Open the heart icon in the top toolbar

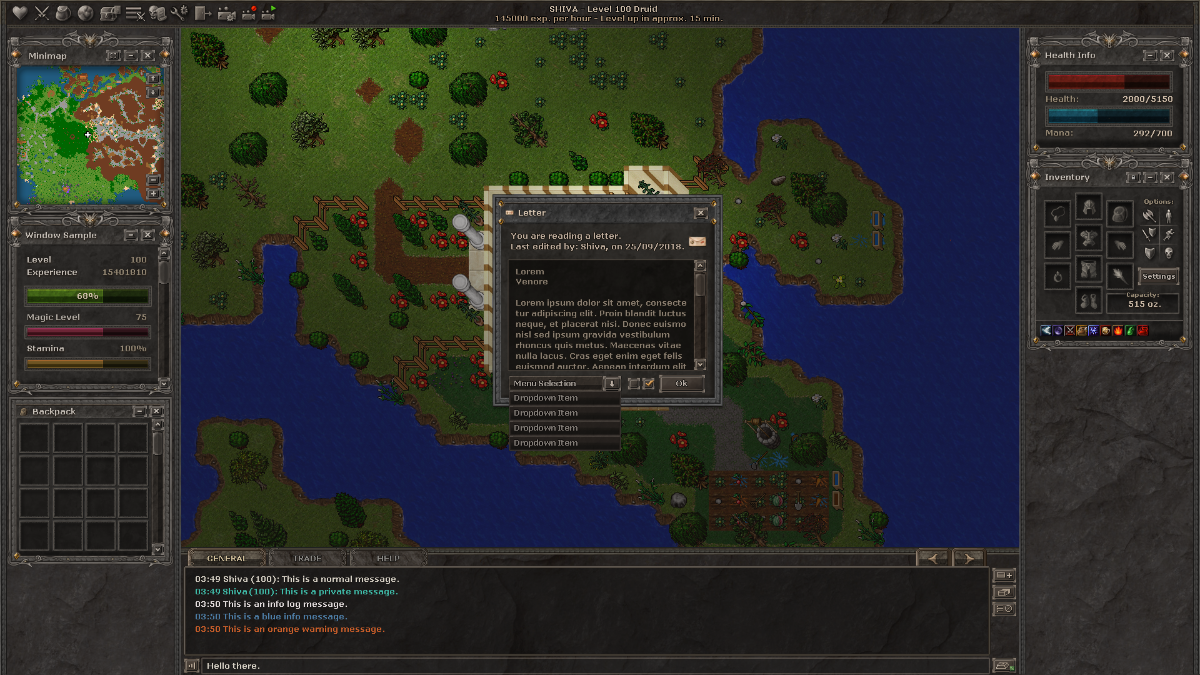point(20,13)
